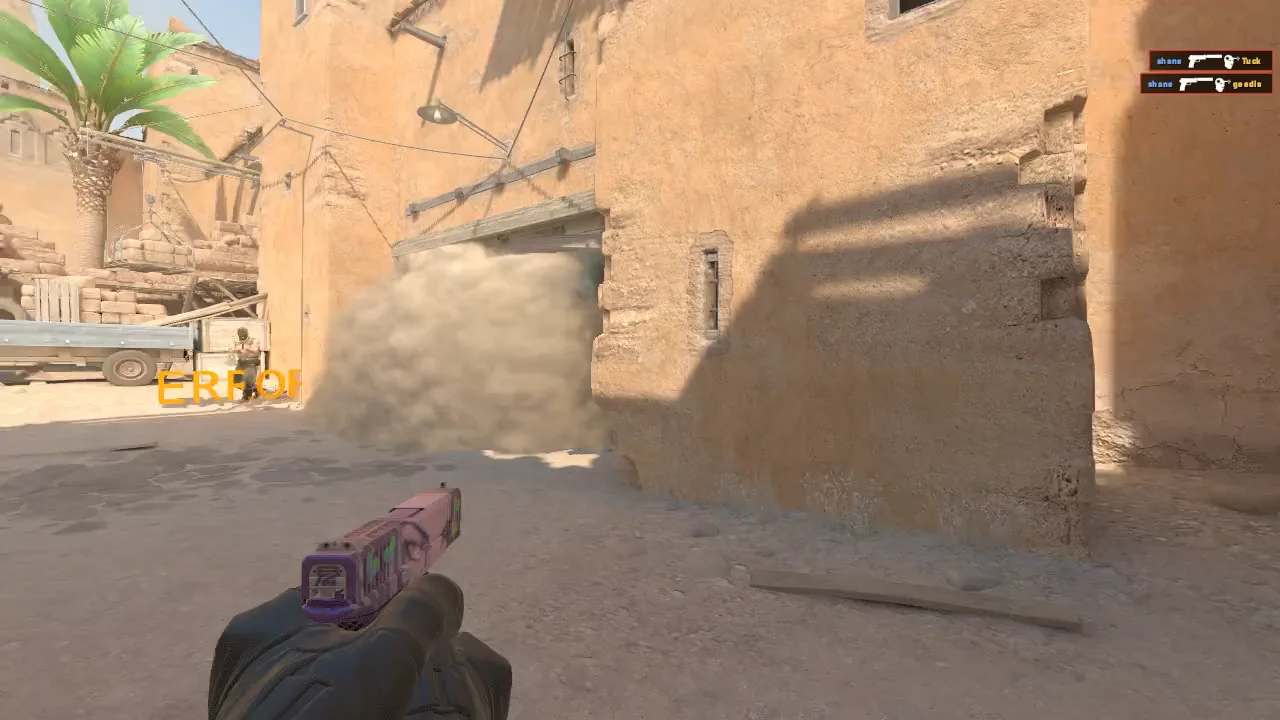Click shane's name in the Tuck kill entry
The image size is (1280, 720).
pos(1170,61)
